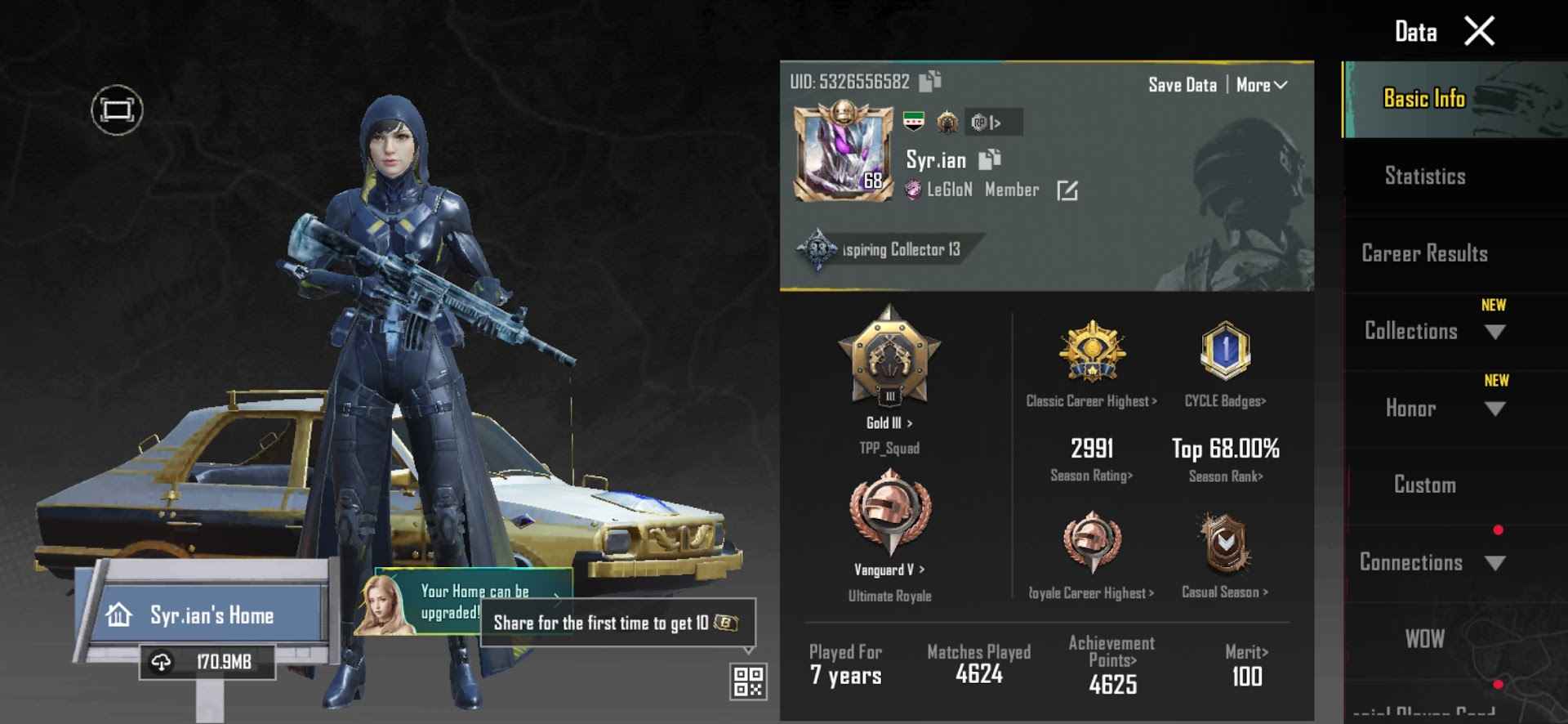Switch to the Statistics tab
This screenshot has height=724, width=1568.
[1423, 176]
